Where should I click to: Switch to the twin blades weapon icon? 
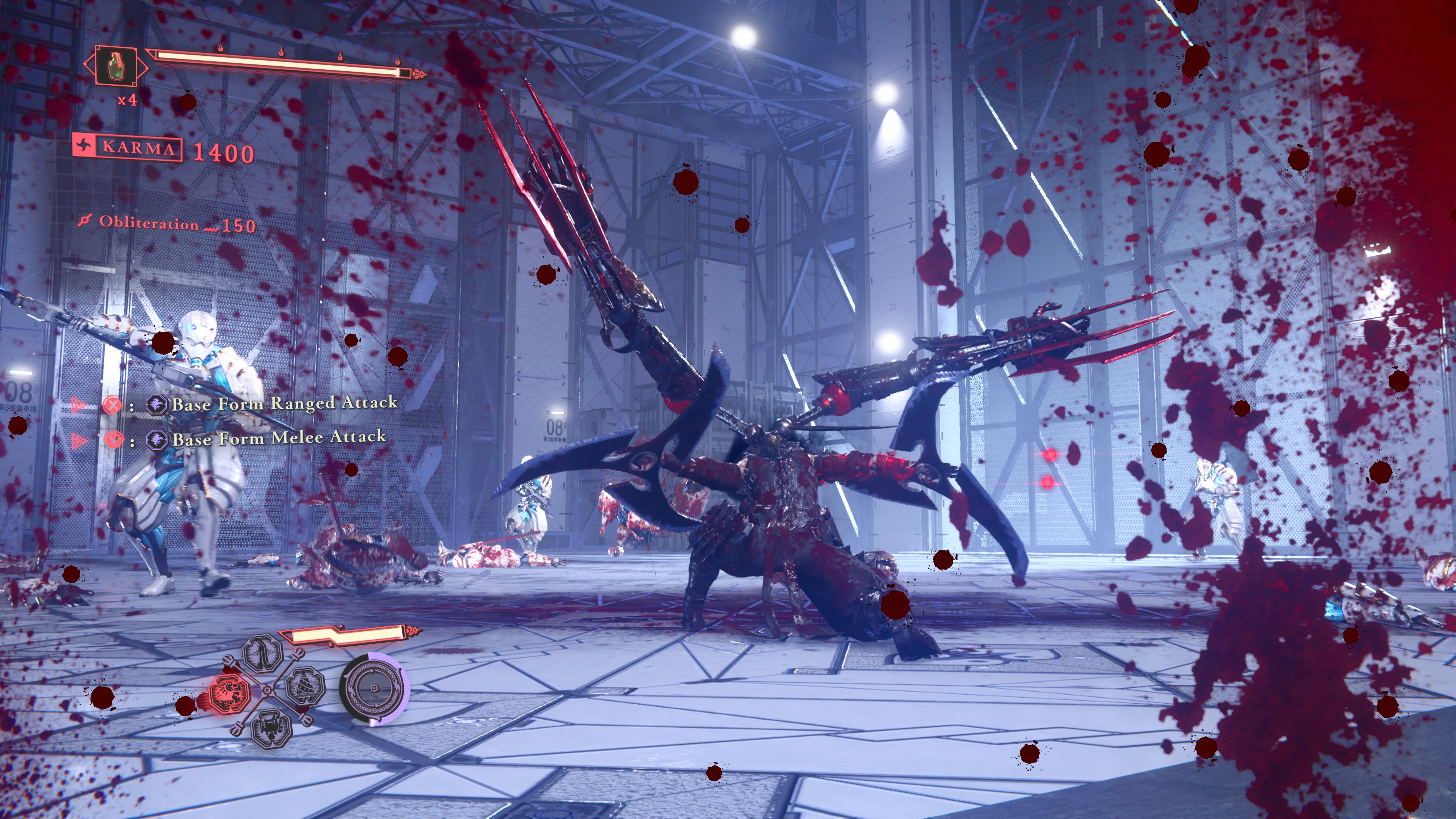click(262, 653)
